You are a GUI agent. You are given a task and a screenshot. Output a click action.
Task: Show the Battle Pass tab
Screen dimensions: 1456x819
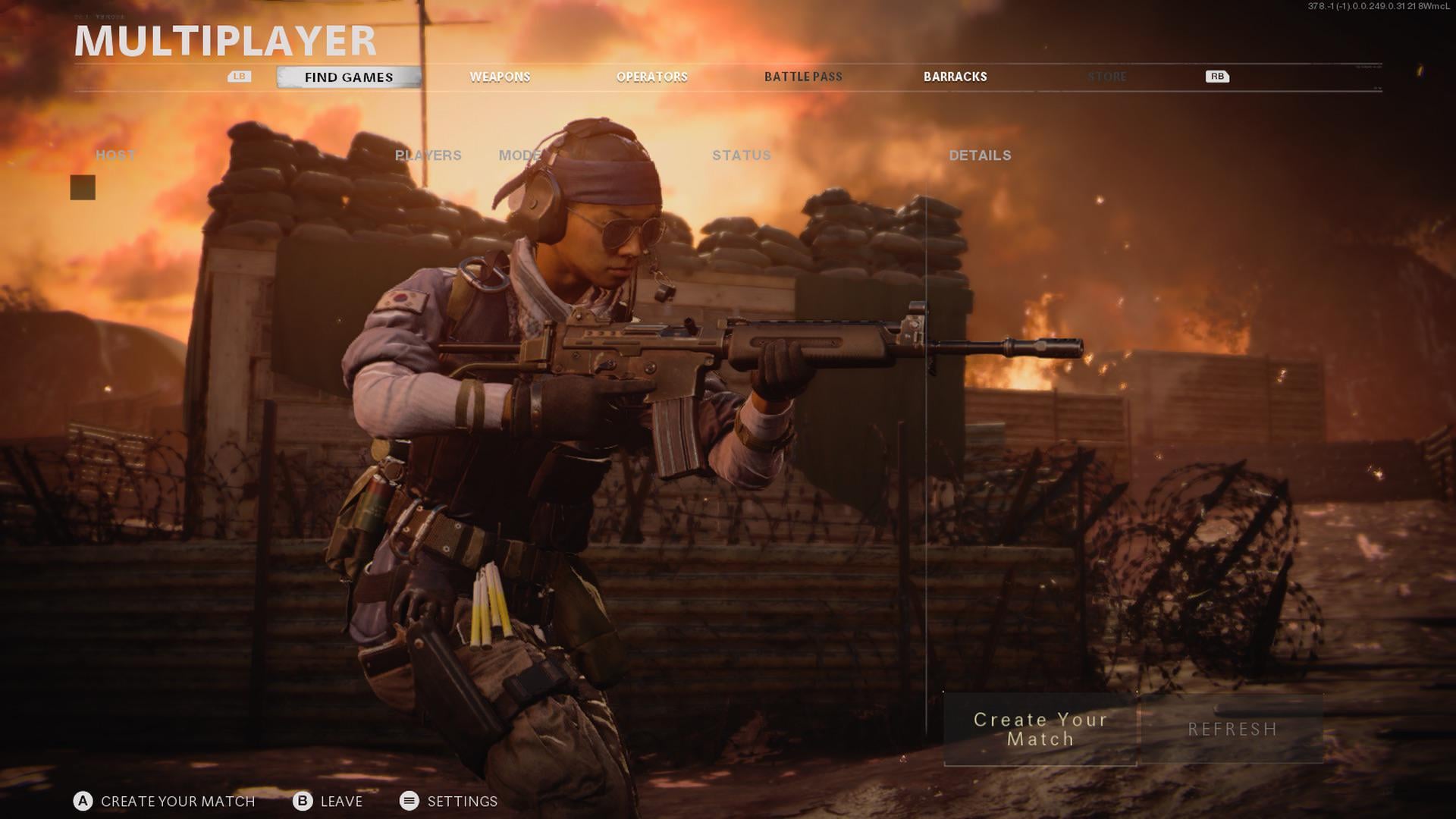[803, 77]
